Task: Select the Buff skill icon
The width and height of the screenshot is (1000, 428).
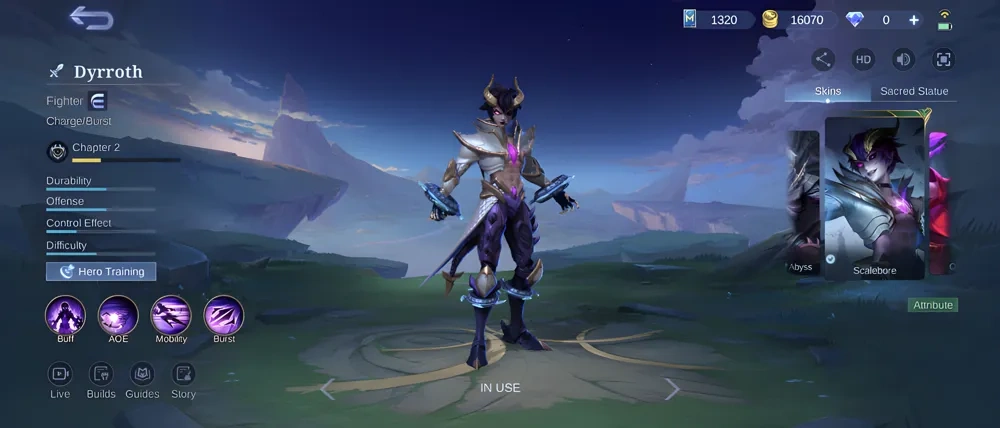Action: tap(65, 316)
